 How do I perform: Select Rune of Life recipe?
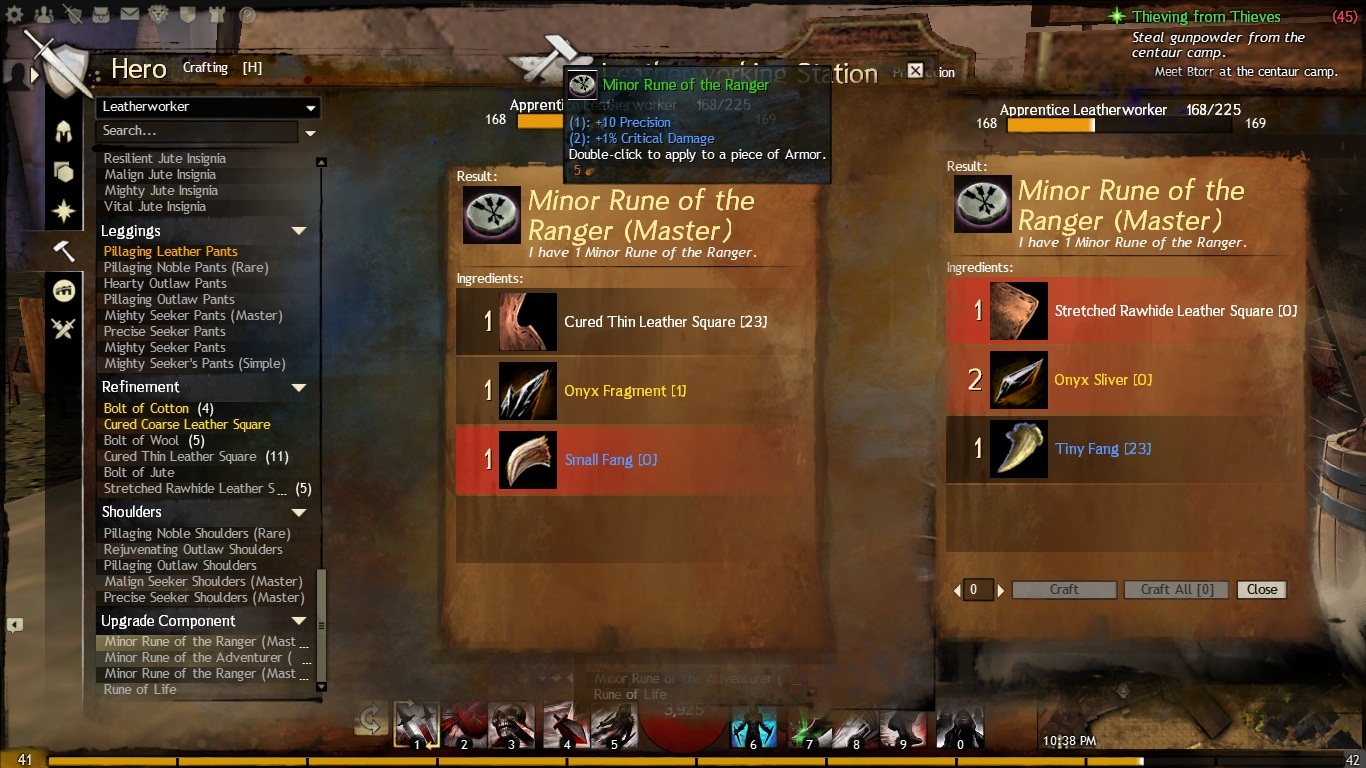click(x=140, y=689)
